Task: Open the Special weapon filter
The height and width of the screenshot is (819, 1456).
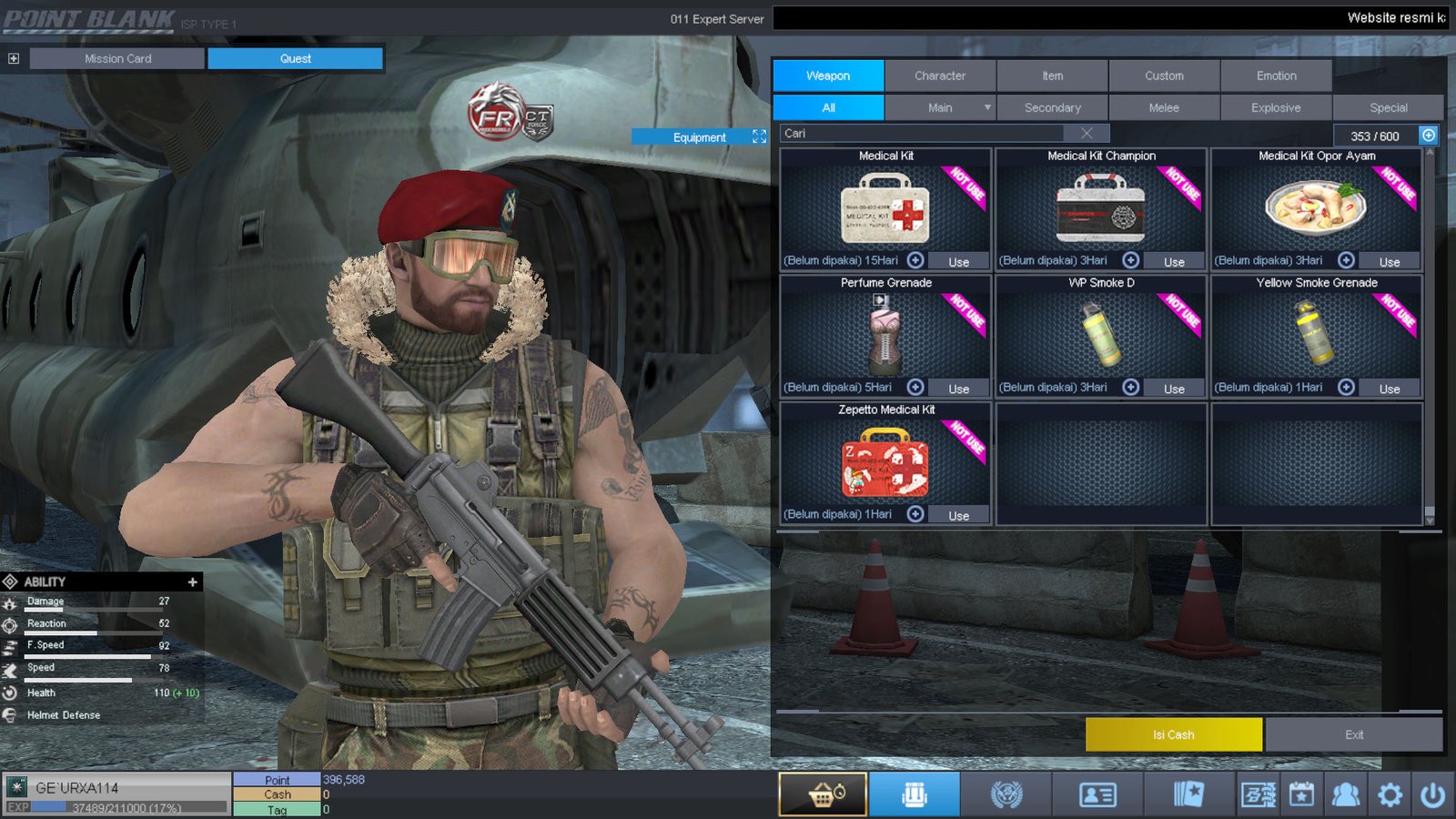Action: pyautogui.click(x=1388, y=107)
